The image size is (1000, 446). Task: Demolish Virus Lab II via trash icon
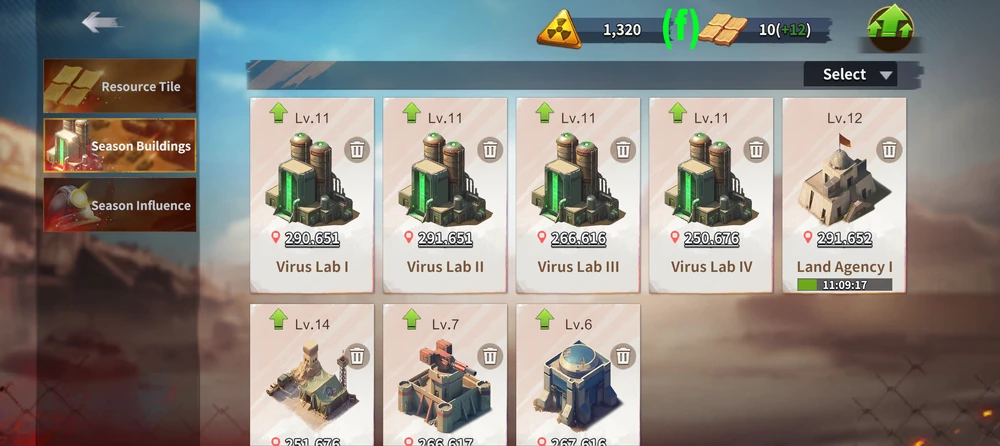coord(490,150)
